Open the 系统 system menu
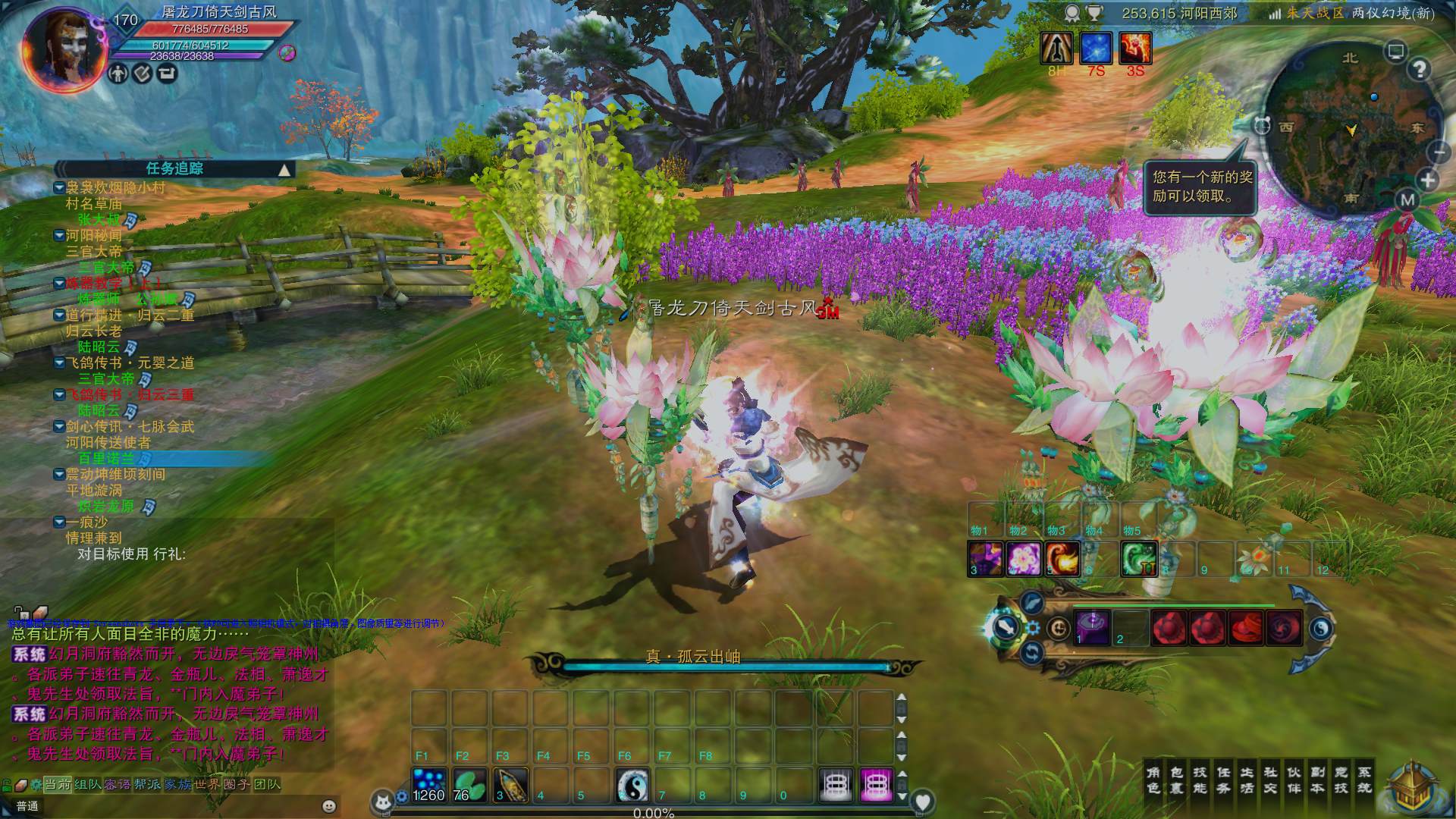The image size is (1456, 819). pyautogui.click(x=1364, y=780)
